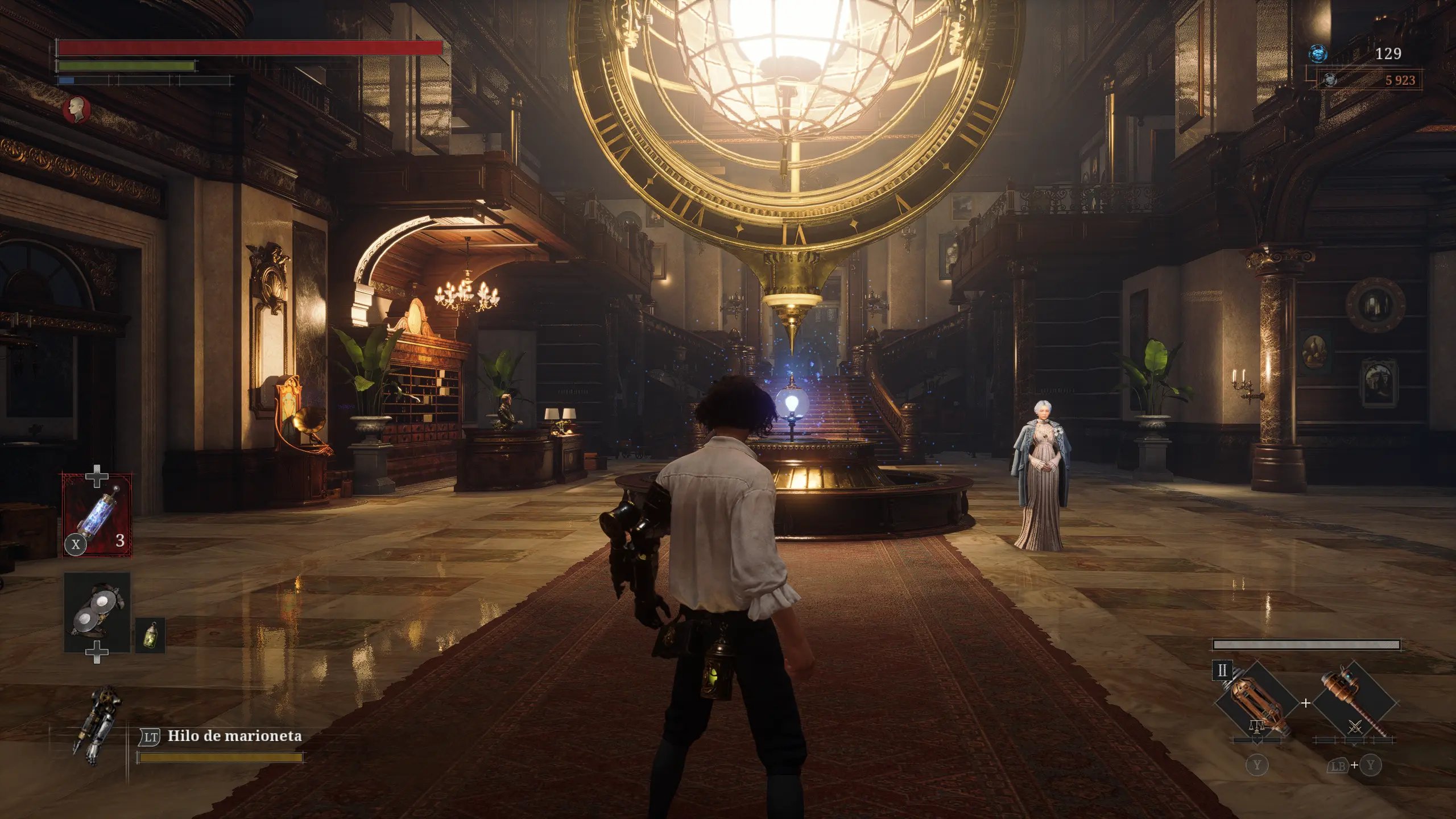
Task: Click the blue Ergo icon
Action: pyautogui.click(x=1318, y=54)
